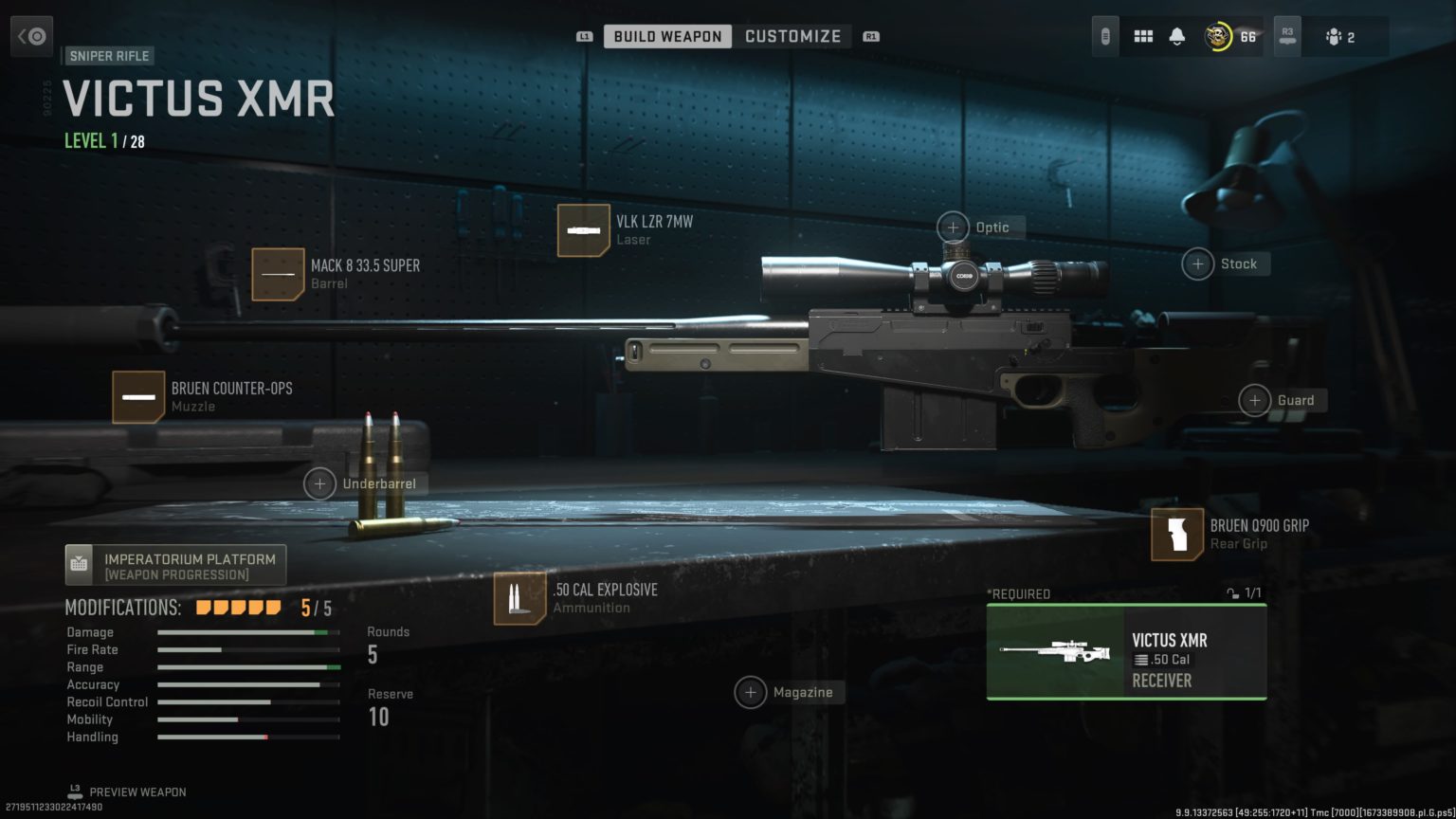
Task: Open the Guard attachment slot
Action: [1255, 400]
